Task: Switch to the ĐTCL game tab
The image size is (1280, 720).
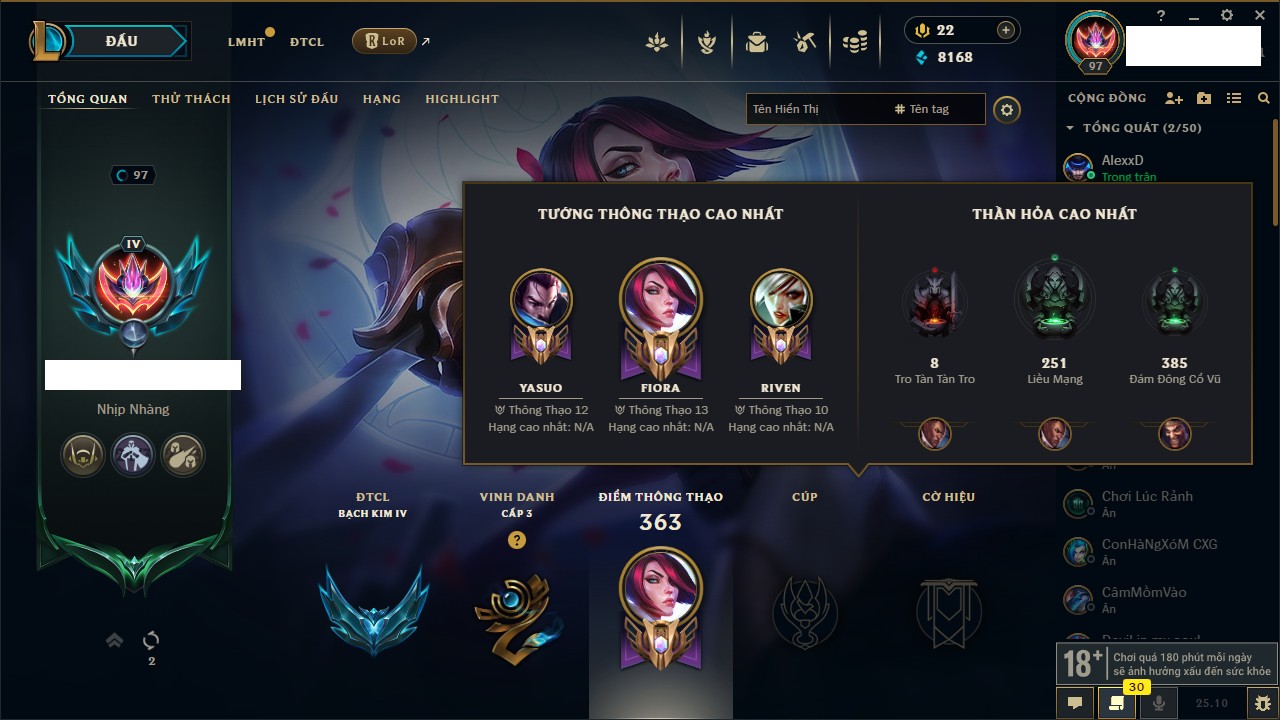Action: (x=307, y=42)
